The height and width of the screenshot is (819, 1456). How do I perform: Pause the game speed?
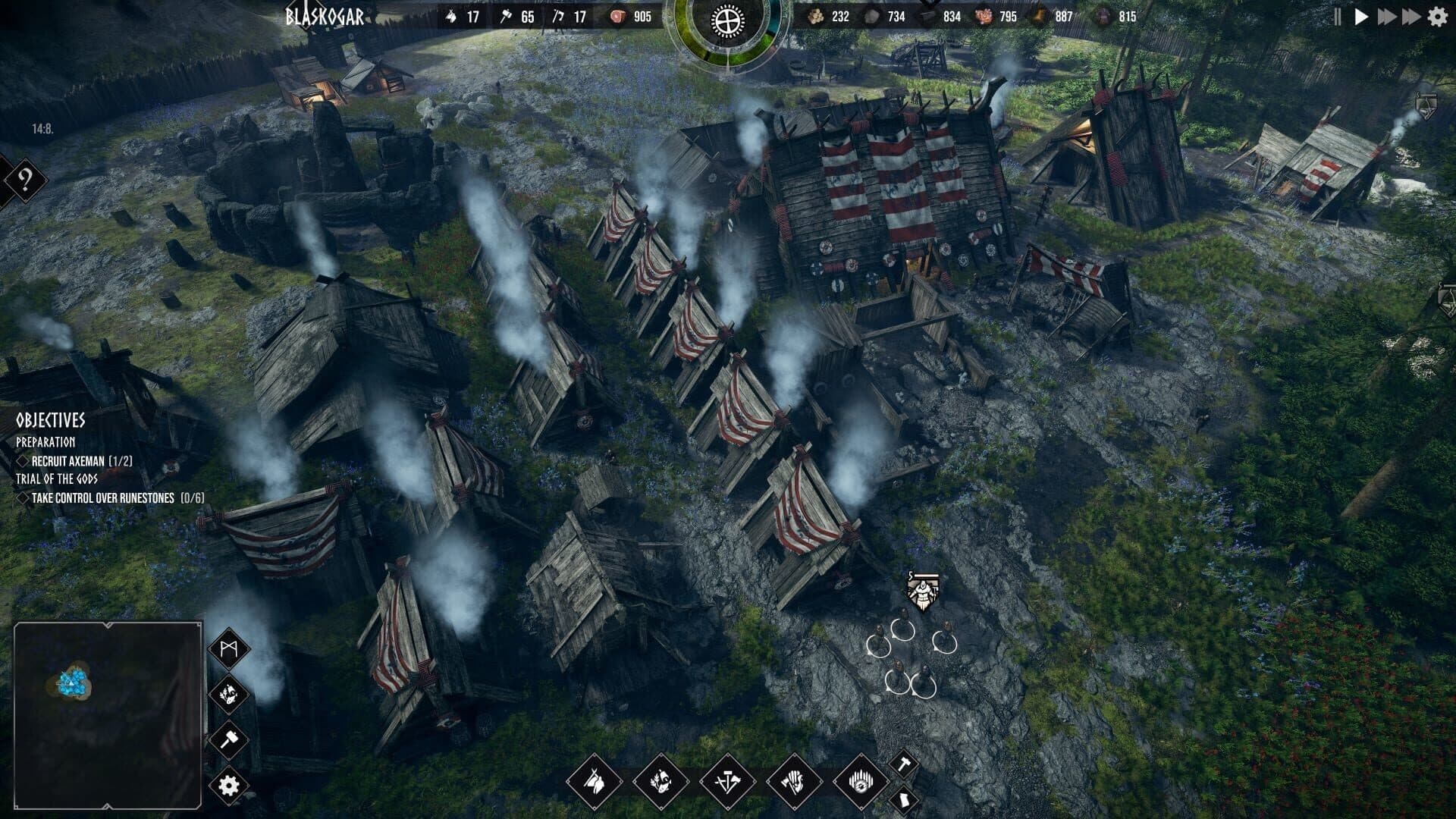(1338, 17)
